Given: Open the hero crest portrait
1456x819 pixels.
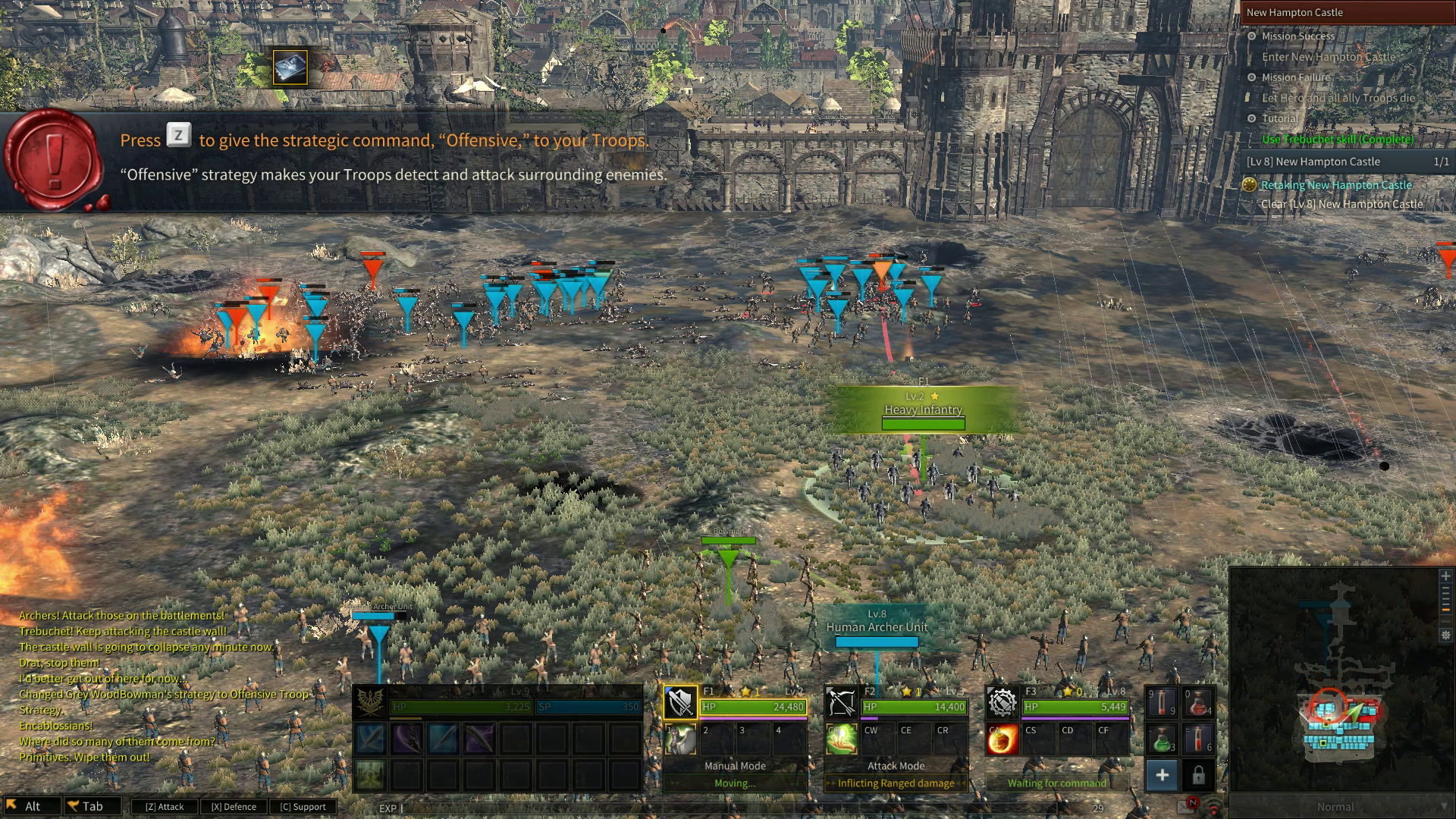Looking at the screenshot, I should tap(371, 703).
